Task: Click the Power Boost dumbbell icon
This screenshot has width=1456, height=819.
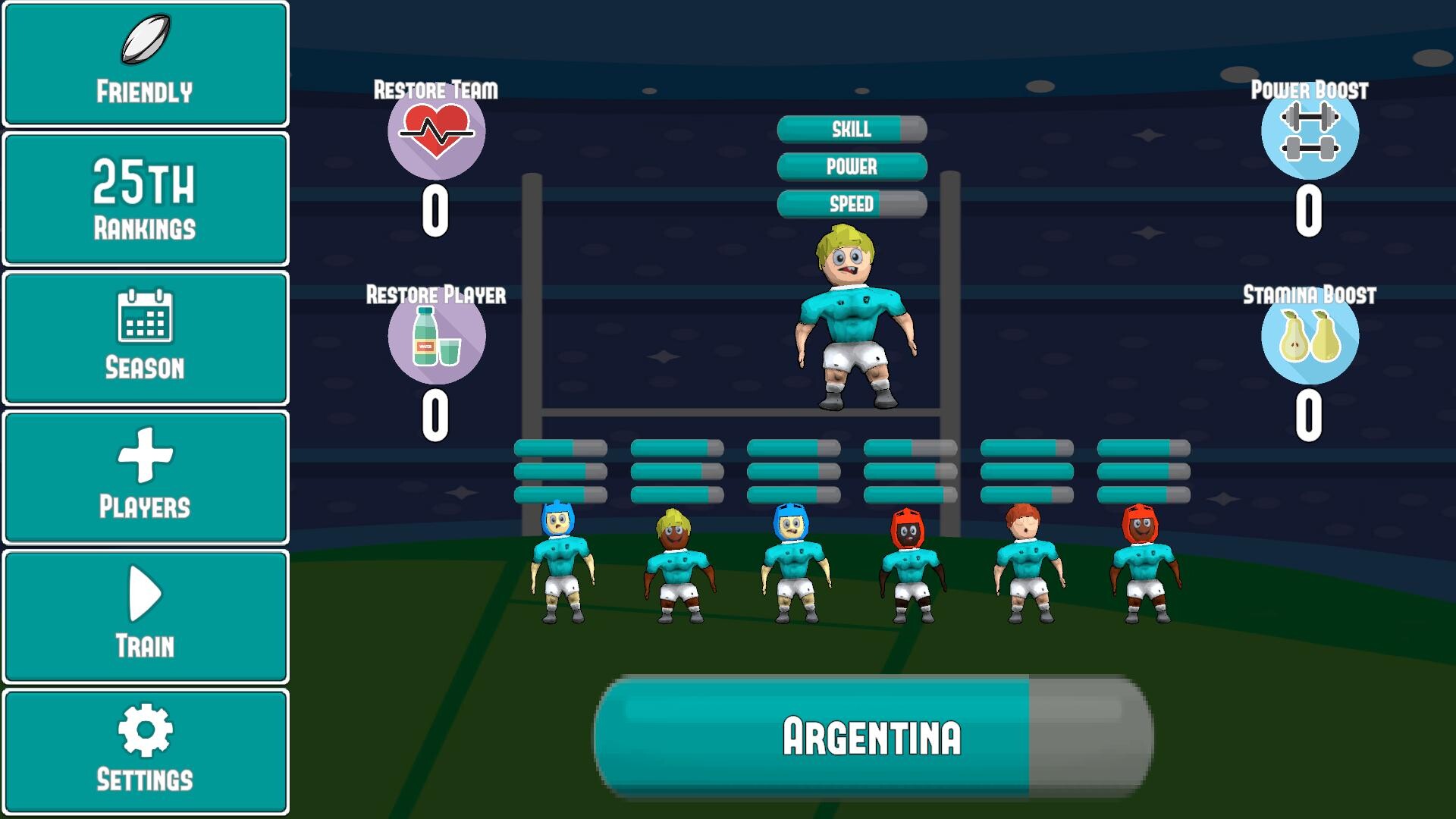Action: tap(1310, 130)
